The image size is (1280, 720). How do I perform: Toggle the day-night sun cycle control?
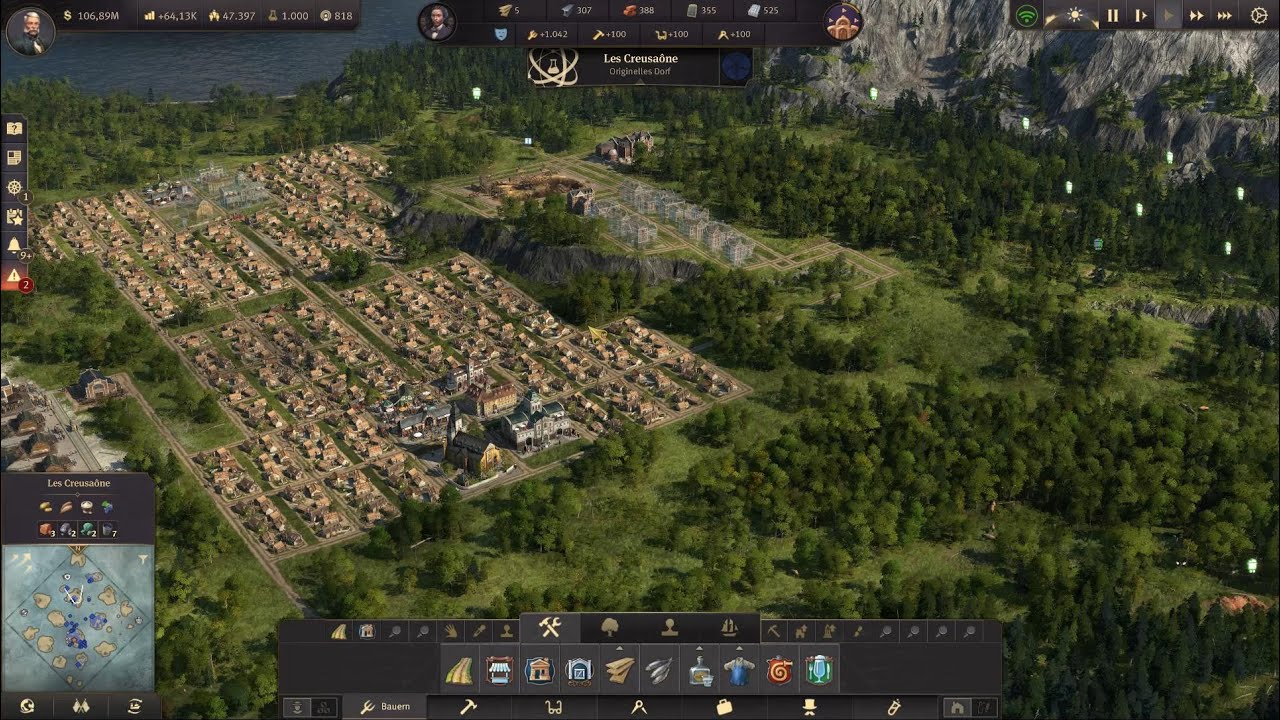pyautogui.click(x=1075, y=16)
